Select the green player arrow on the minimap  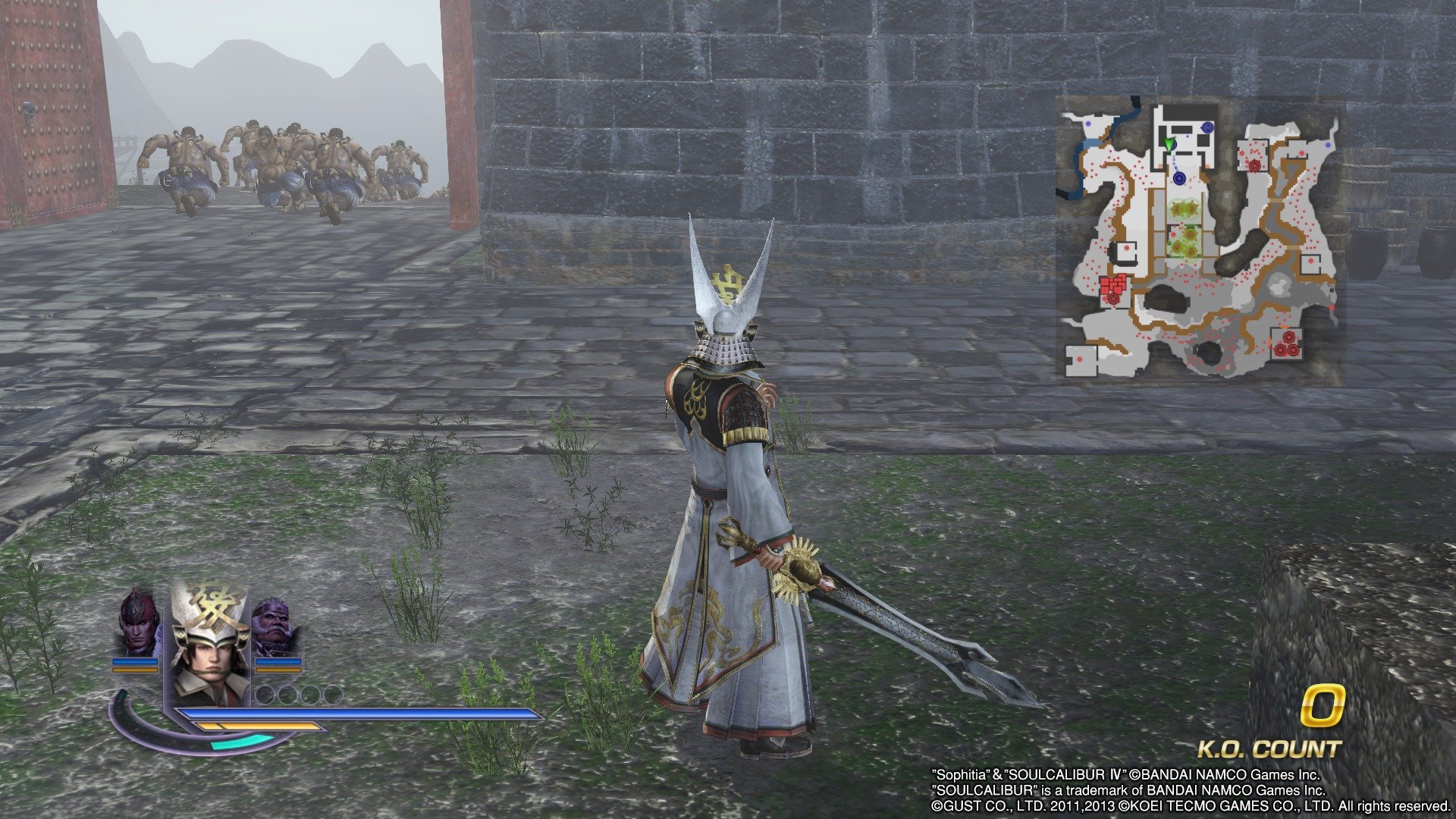pyautogui.click(x=1169, y=143)
